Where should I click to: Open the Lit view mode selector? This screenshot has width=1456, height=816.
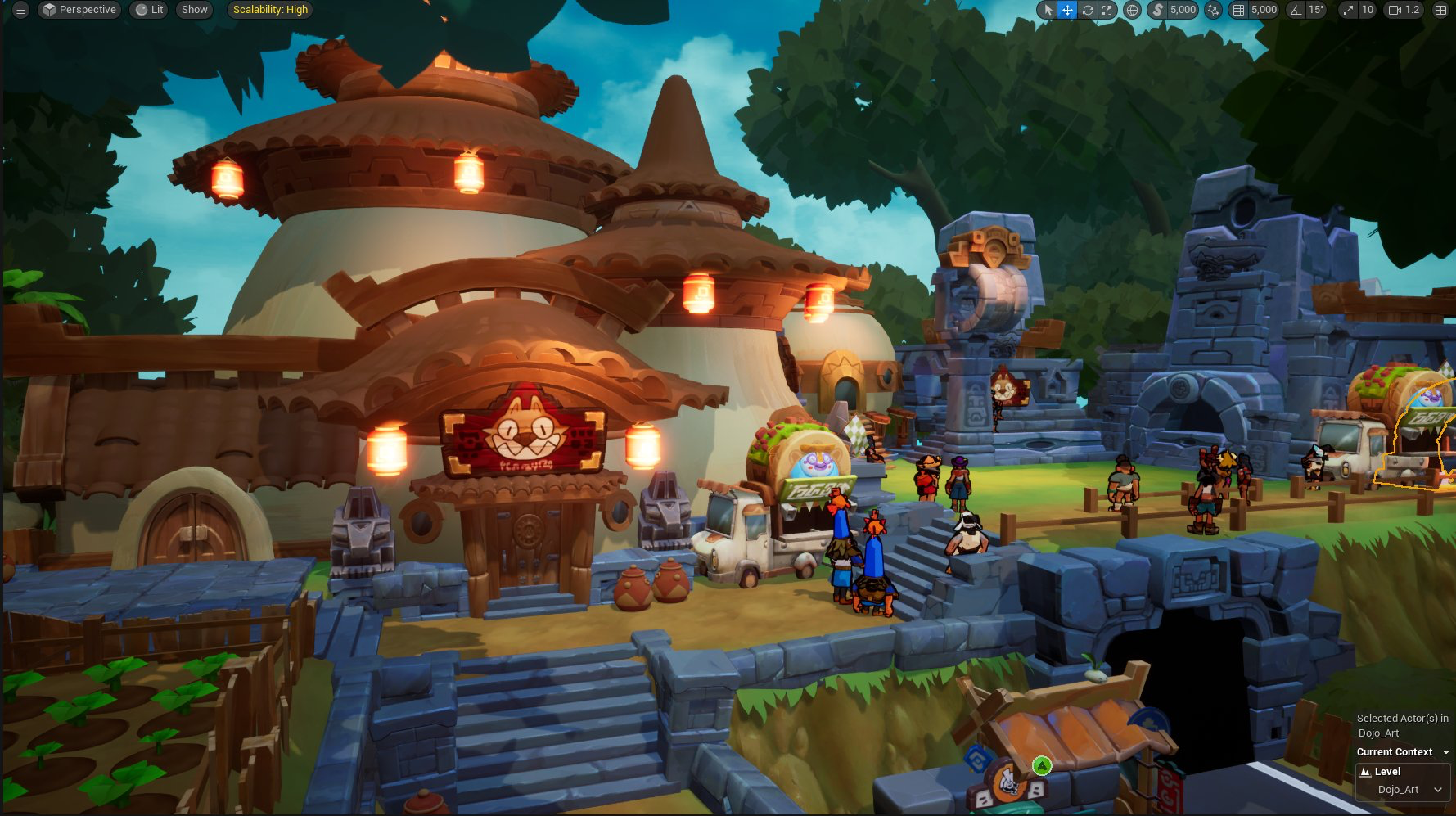point(148,10)
